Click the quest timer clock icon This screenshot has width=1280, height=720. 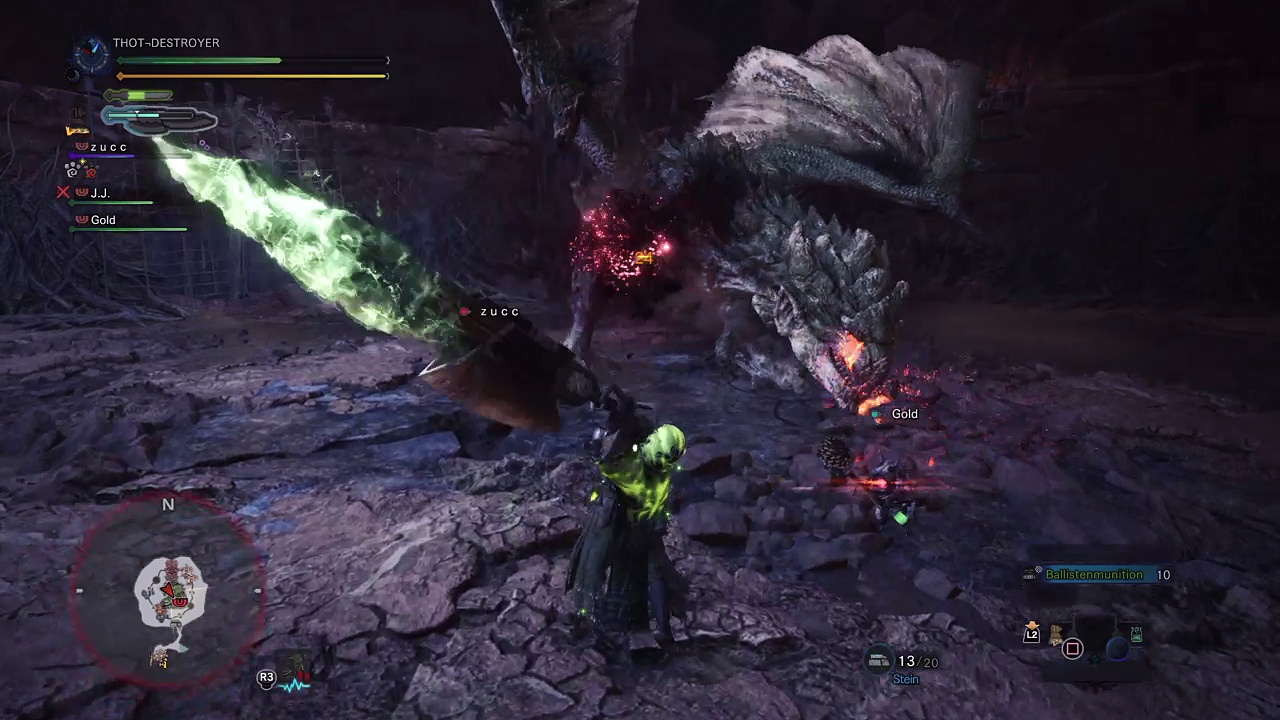(x=92, y=55)
